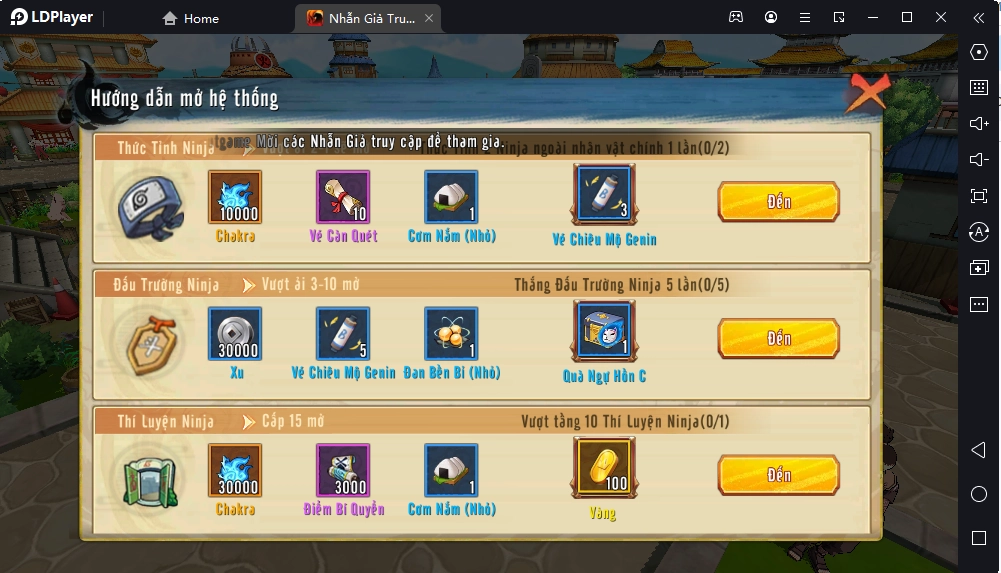
Task: Inspect the Vé Chiêu Mộ Genin x5 reward
Action: (343, 334)
